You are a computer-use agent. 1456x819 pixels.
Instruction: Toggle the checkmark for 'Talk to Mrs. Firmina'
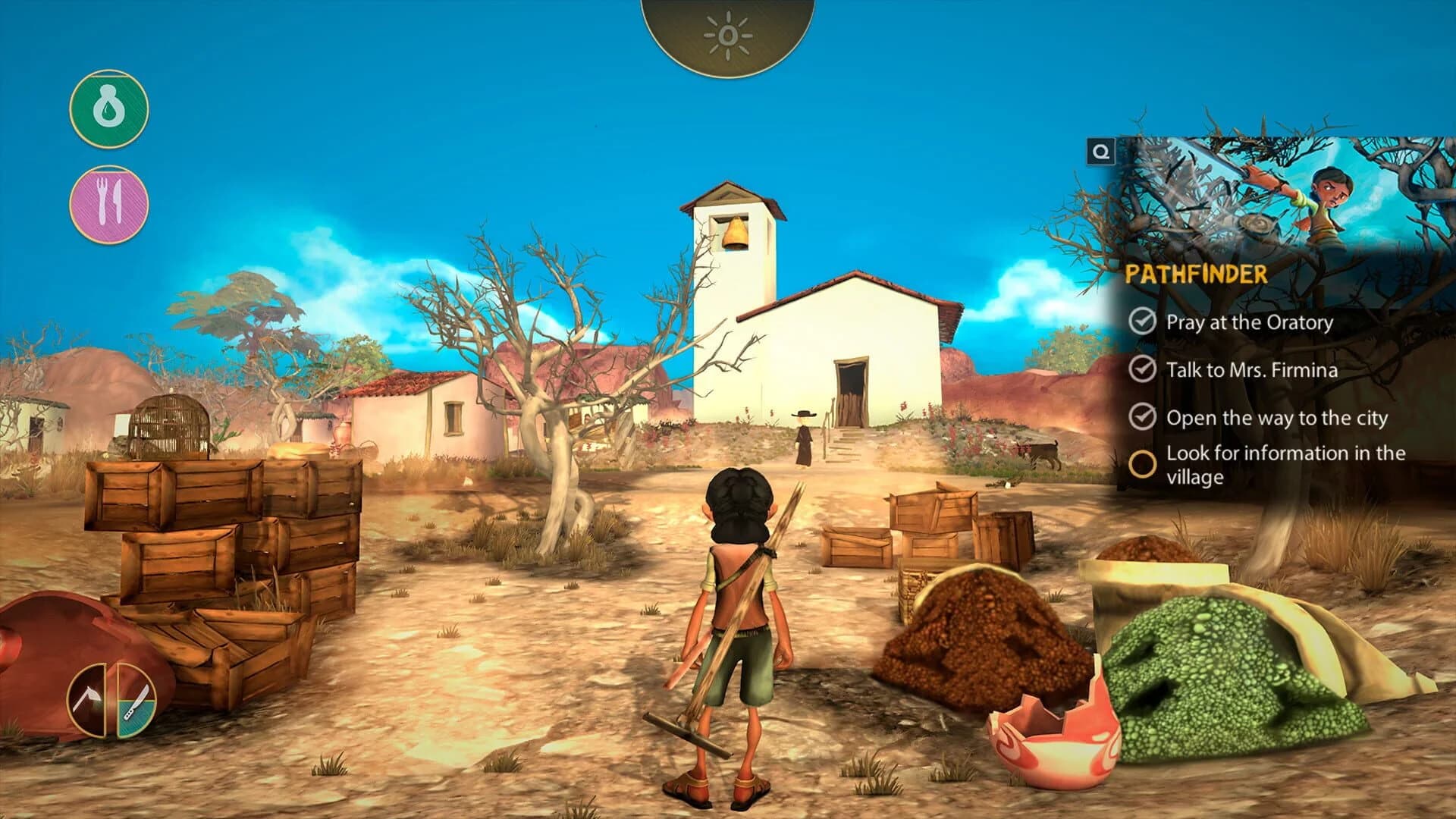1142,369
